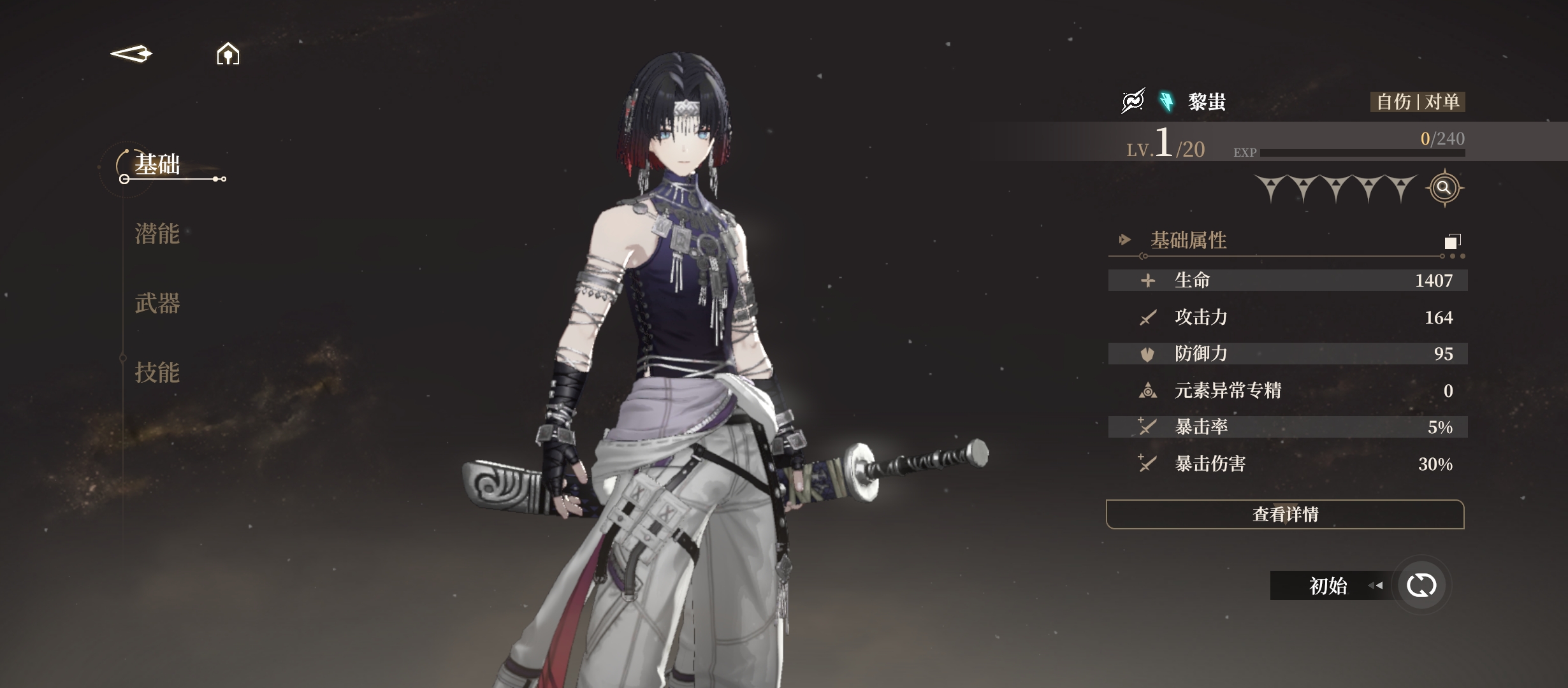Return to the home screen
Viewport: 1568px width, 688px height.
pyautogui.click(x=228, y=54)
